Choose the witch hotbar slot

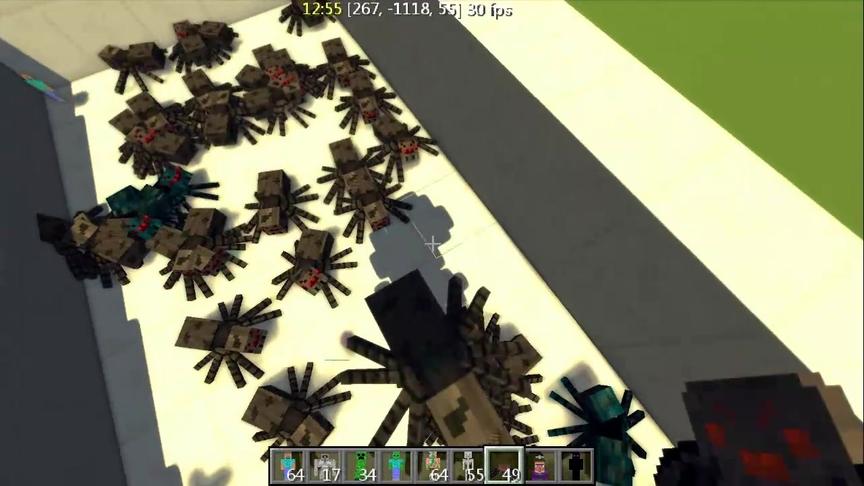540,466
